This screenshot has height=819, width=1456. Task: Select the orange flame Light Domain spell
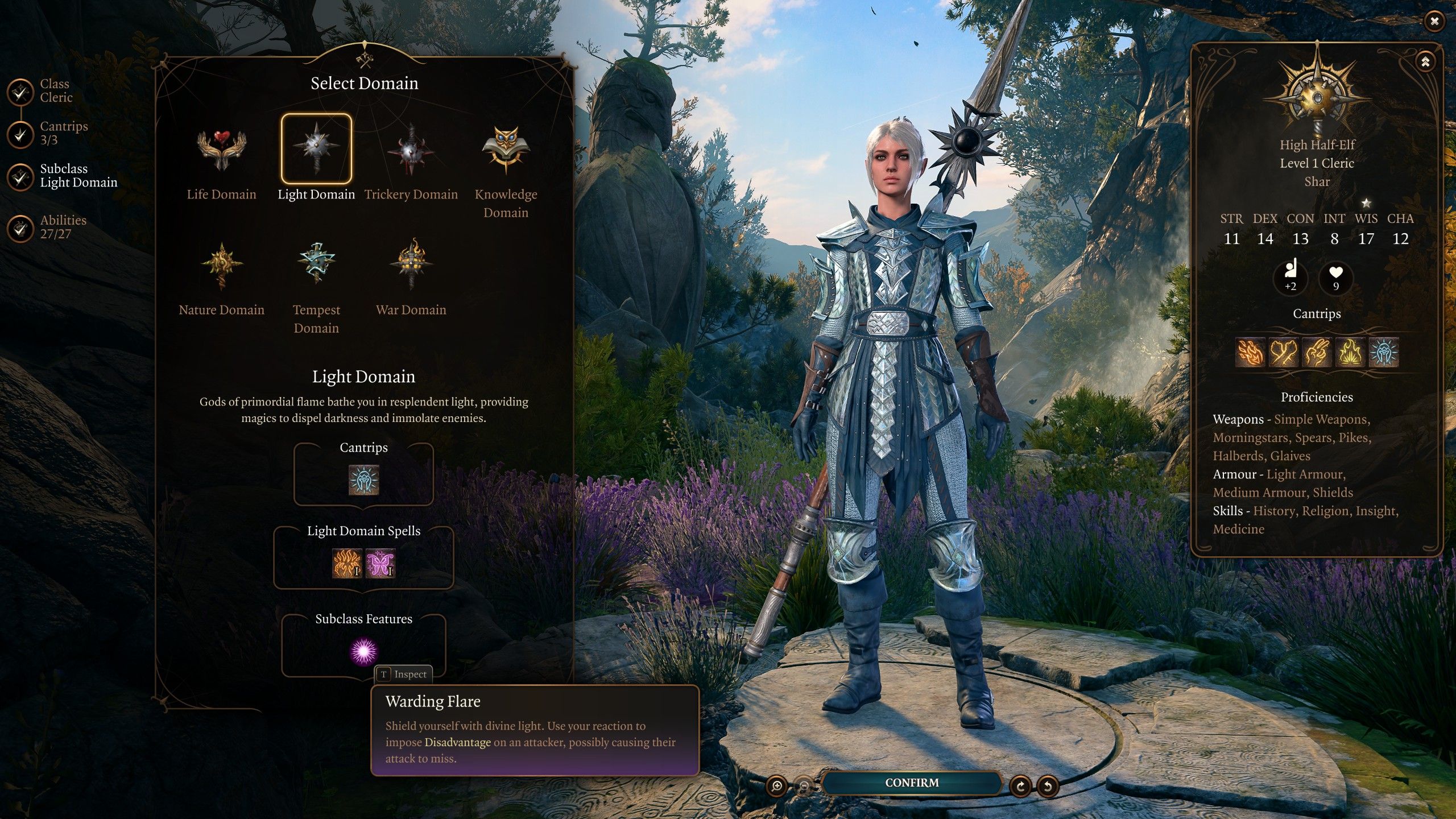[346, 563]
